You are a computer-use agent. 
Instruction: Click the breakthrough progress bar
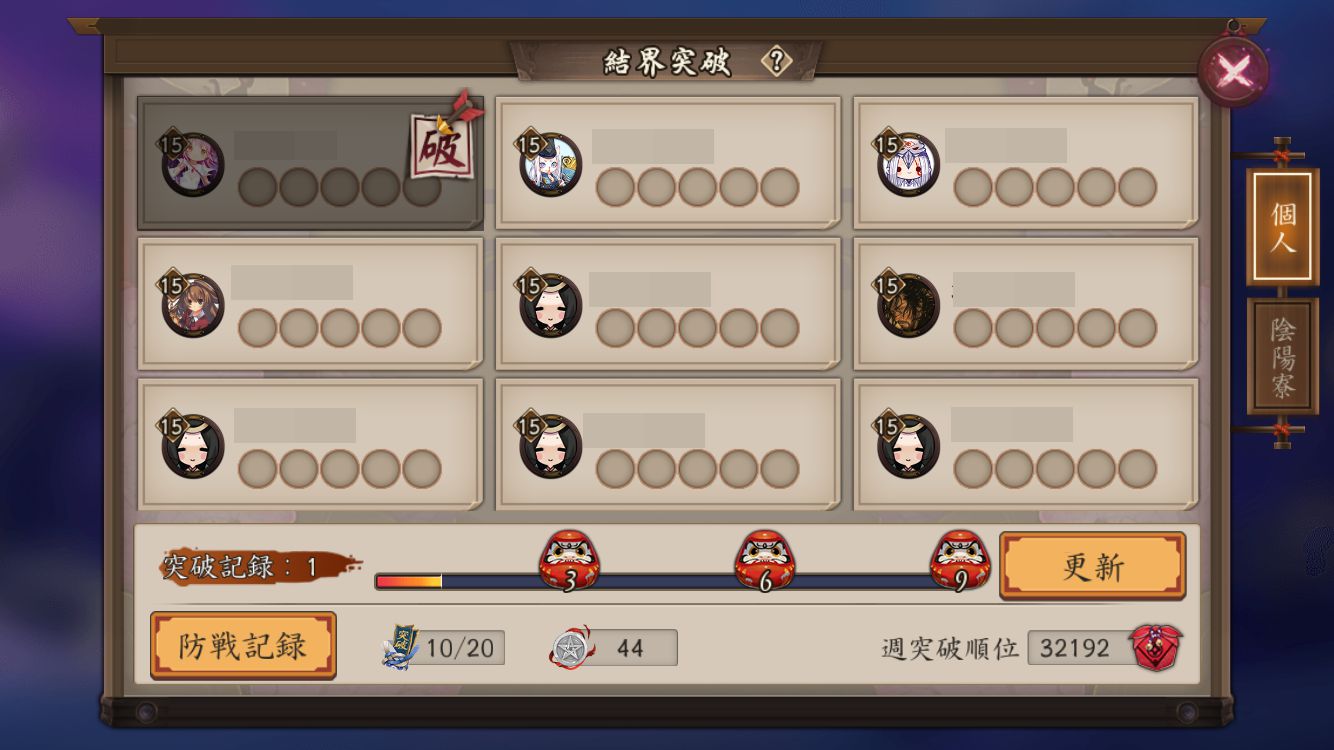tap(450, 578)
